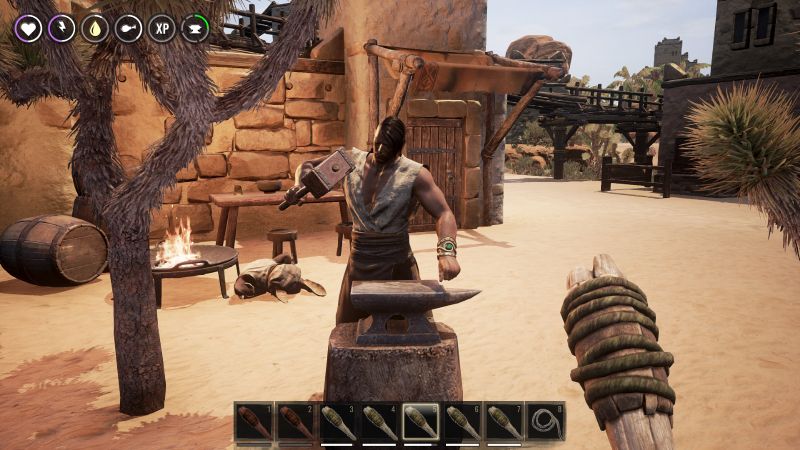The height and width of the screenshot is (450, 800).
Task: Select the coiled rope in hotbar slot 8
Action: 546,422
